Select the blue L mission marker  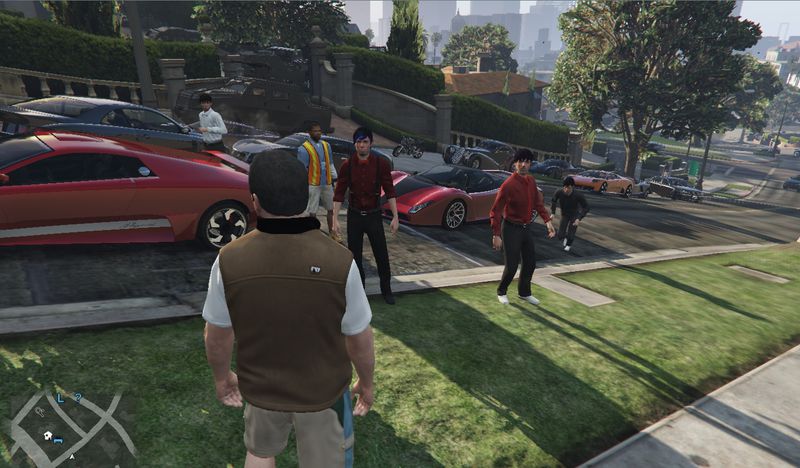click(x=61, y=397)
